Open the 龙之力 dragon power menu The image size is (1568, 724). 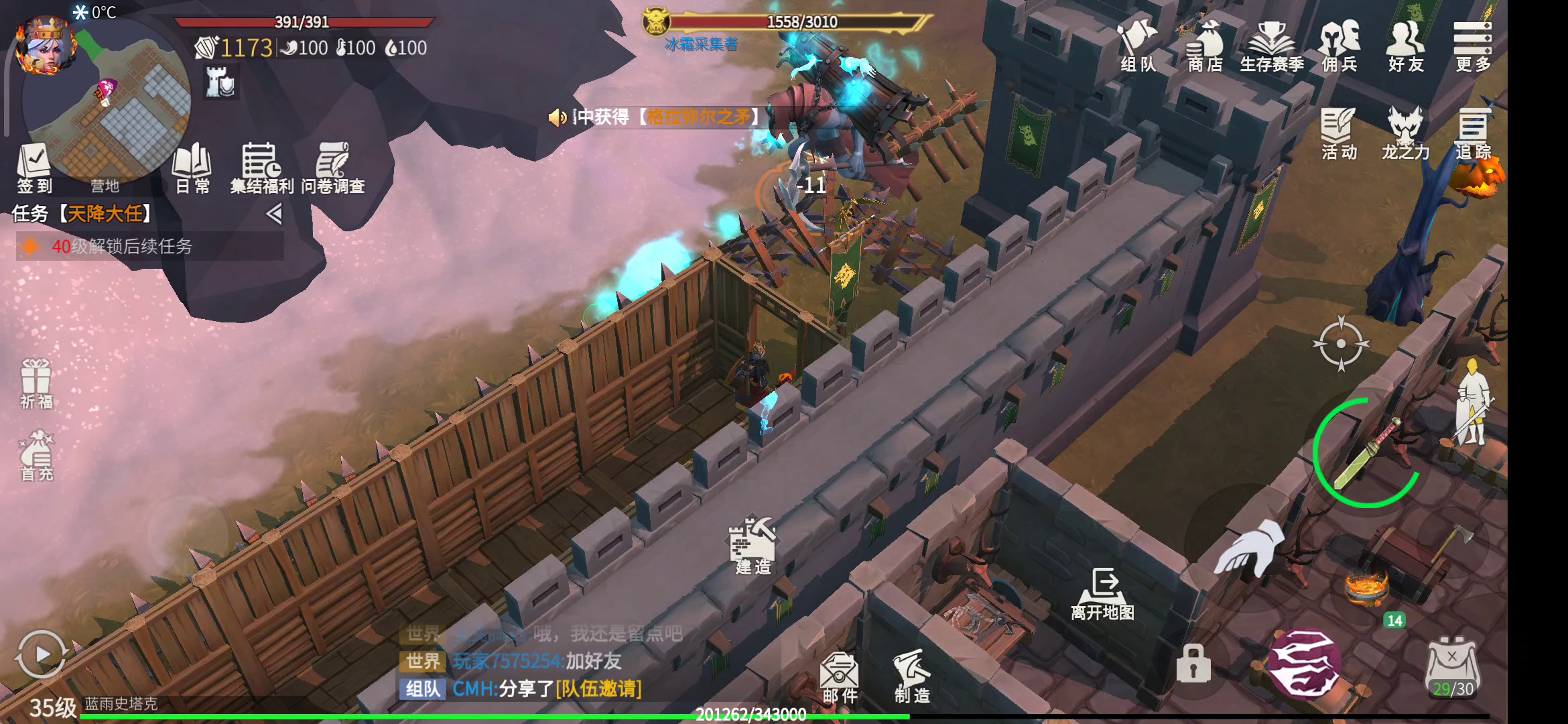(x=1405, y=133)
